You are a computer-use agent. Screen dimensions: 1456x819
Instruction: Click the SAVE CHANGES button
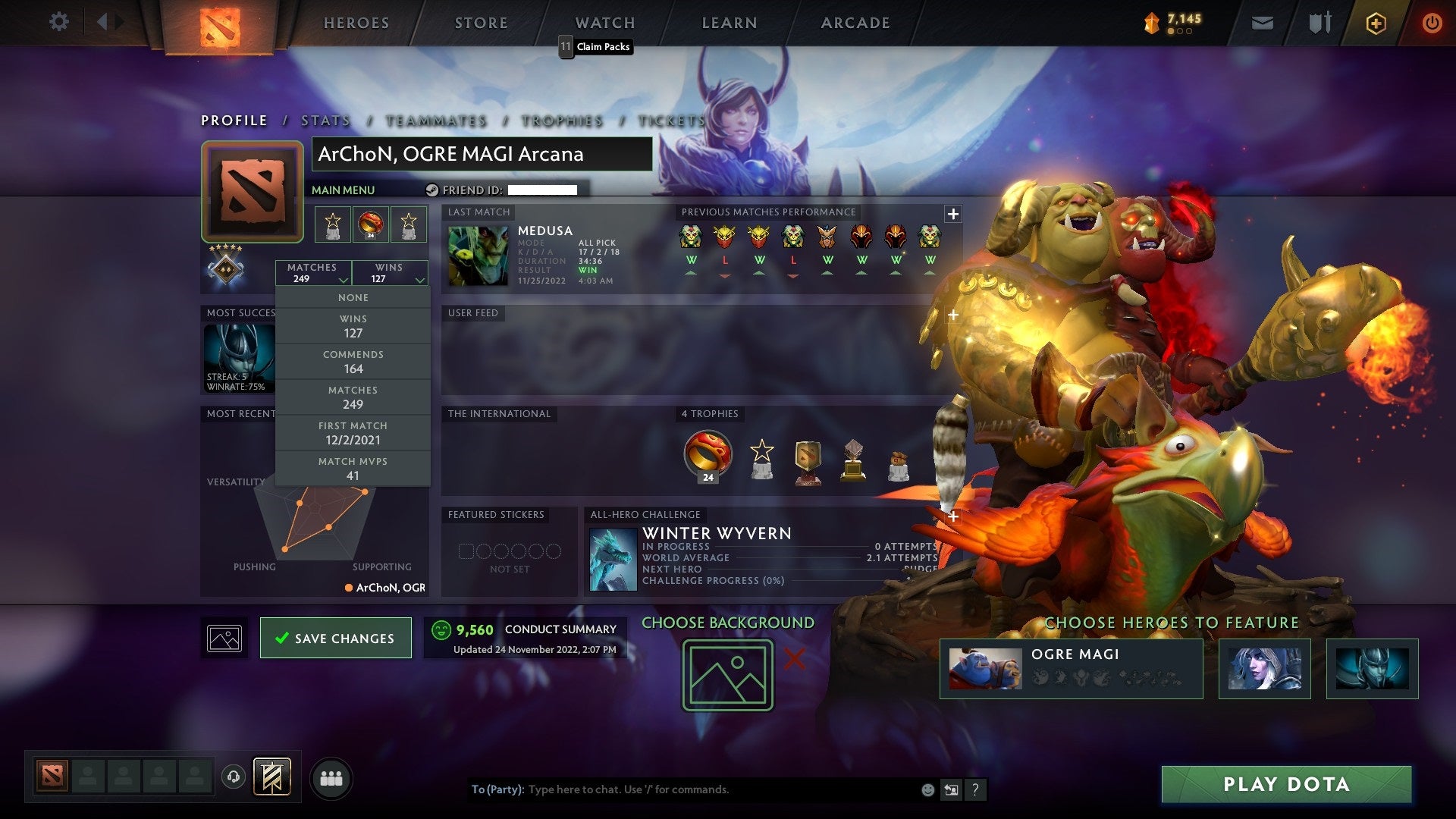pos(335,638)
